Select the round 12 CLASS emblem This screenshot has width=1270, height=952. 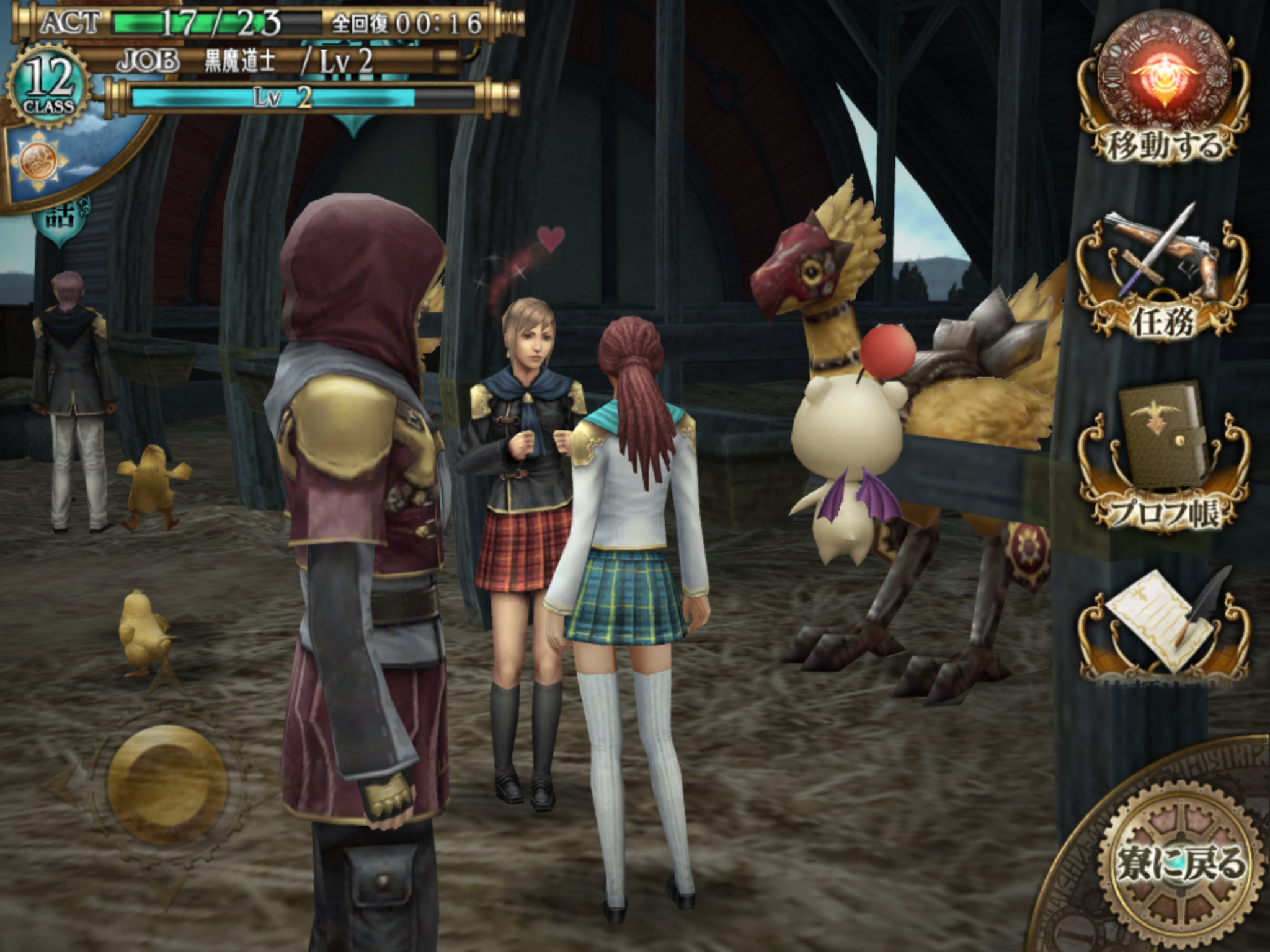48,87
